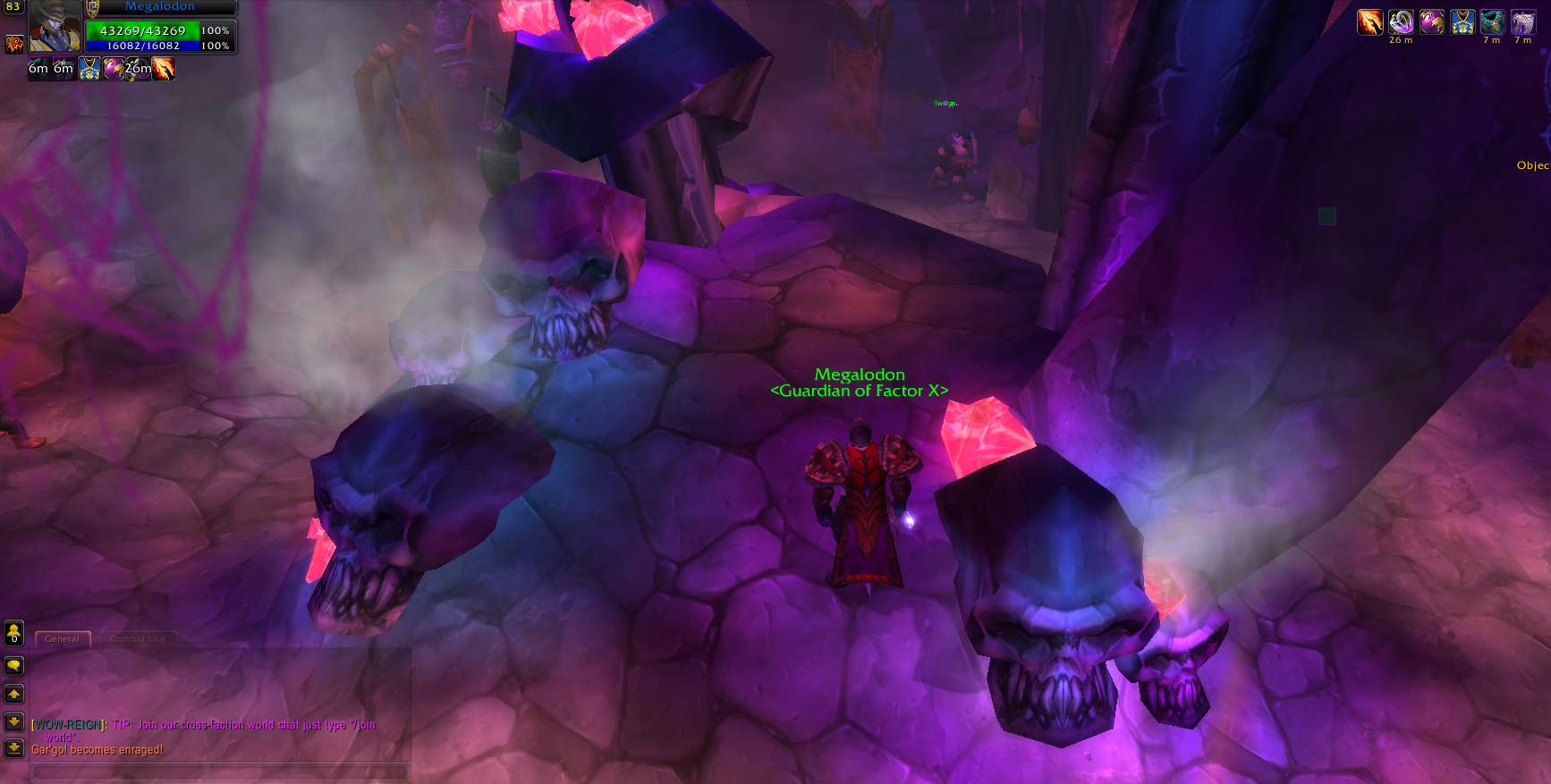Image resolution: width=1551 pixels, height=784 pixels.
Task: Click the fiery buff at the end of the player buff row
Action: [x=163, y=68]
